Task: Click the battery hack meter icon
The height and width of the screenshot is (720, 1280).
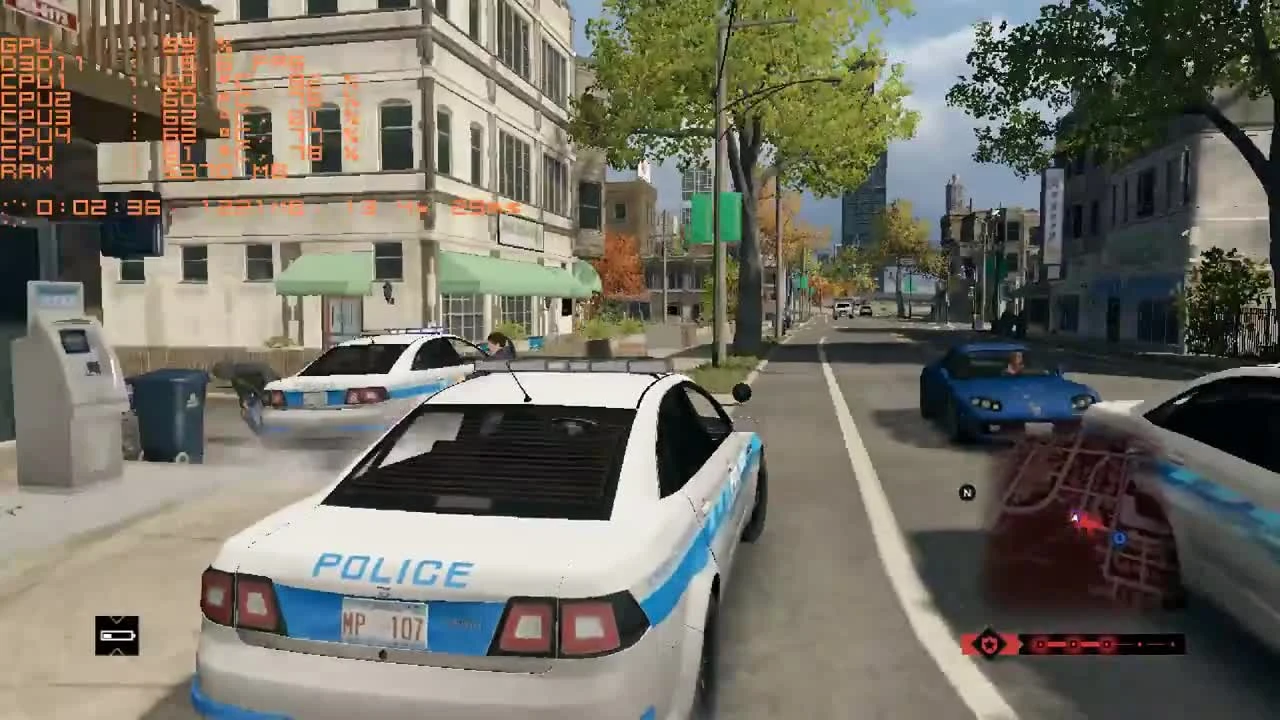Action: pos(117,635)
